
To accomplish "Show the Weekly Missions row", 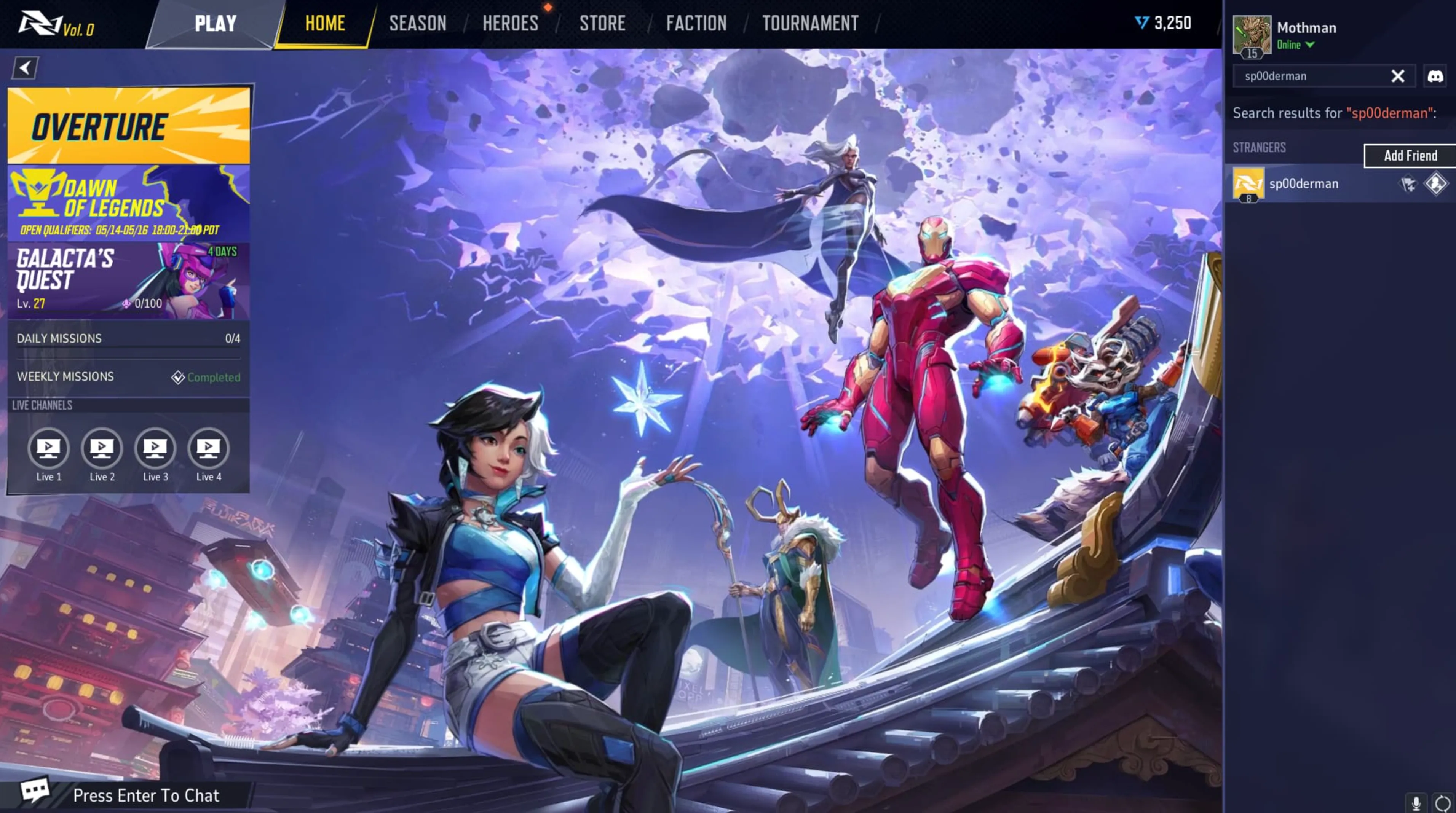I will [x=128, y=377].
